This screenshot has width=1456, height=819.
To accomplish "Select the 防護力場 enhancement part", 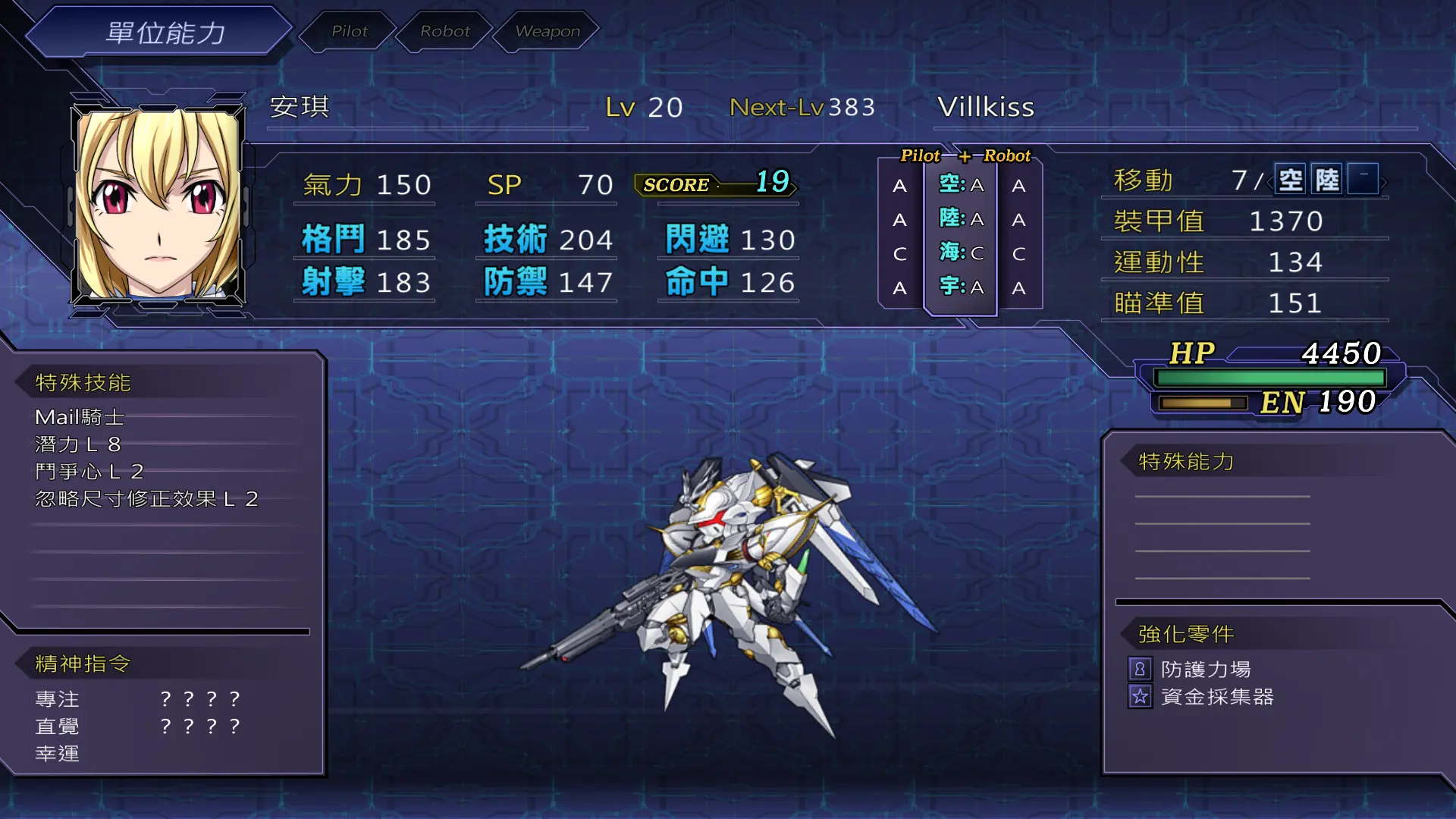I will (x=1205, y=670).
